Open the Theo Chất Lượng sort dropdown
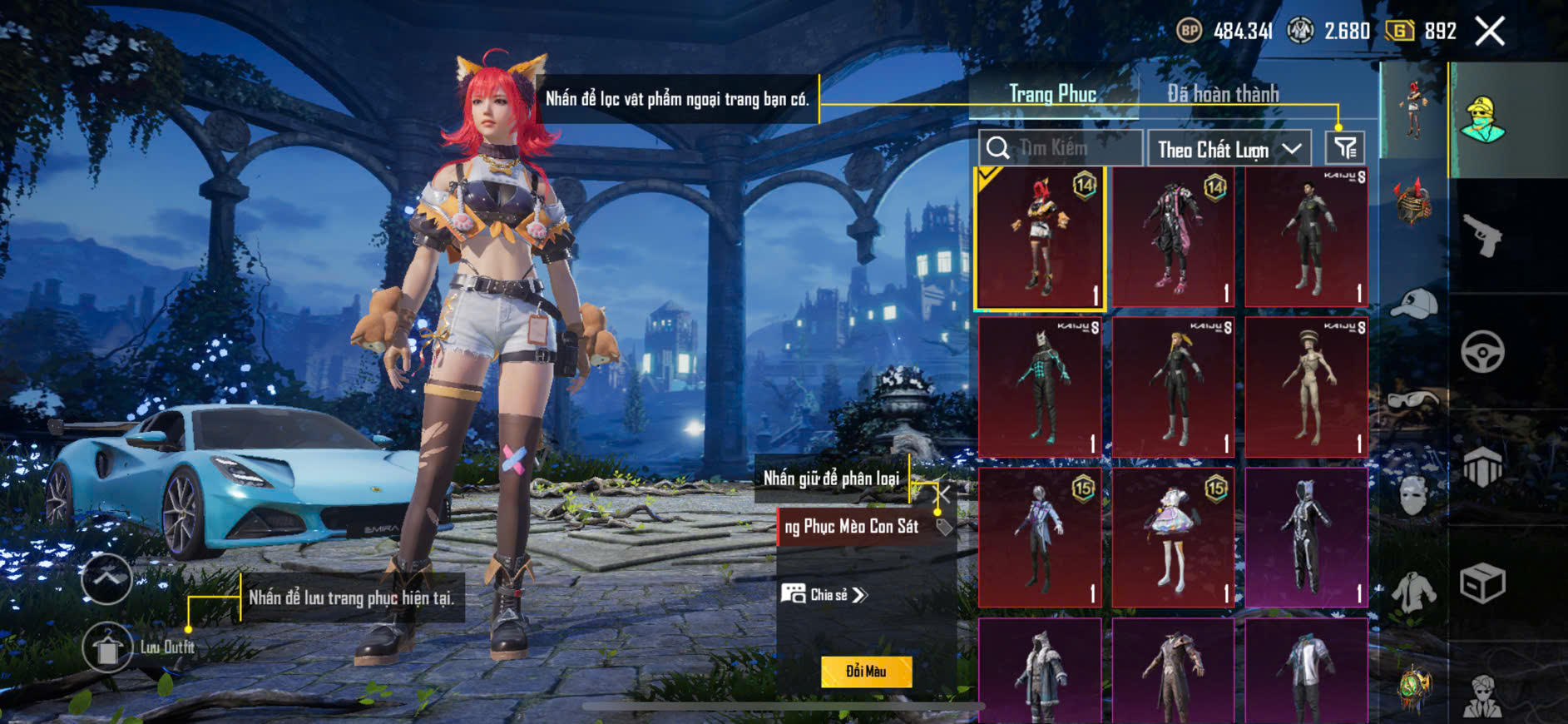The width and height of the screenshot is (1568, 724). [x=1229, y=149]
